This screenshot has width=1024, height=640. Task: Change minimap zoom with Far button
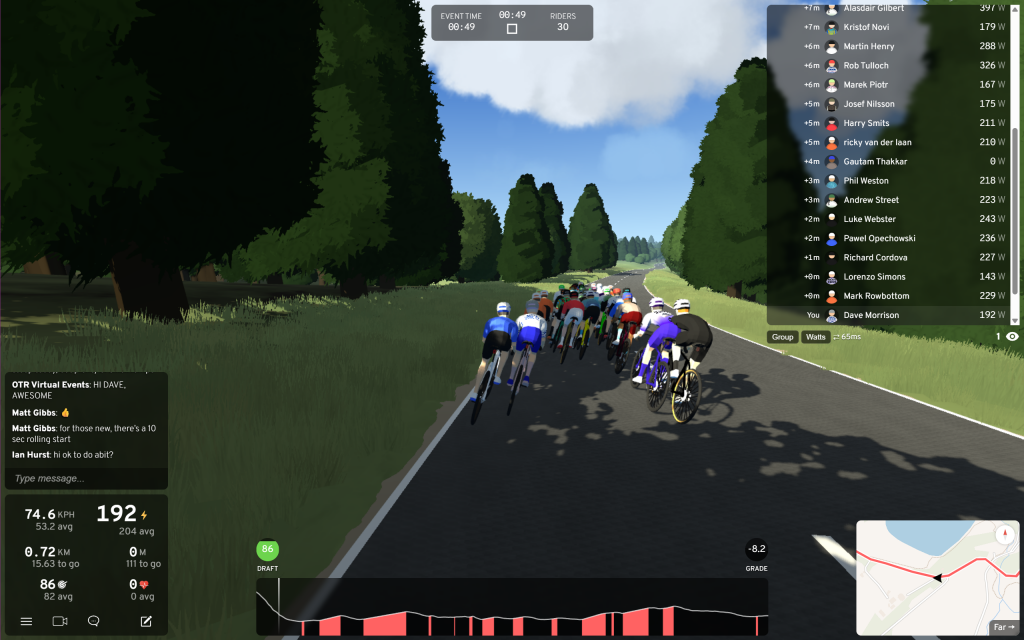coord(1003,627)
